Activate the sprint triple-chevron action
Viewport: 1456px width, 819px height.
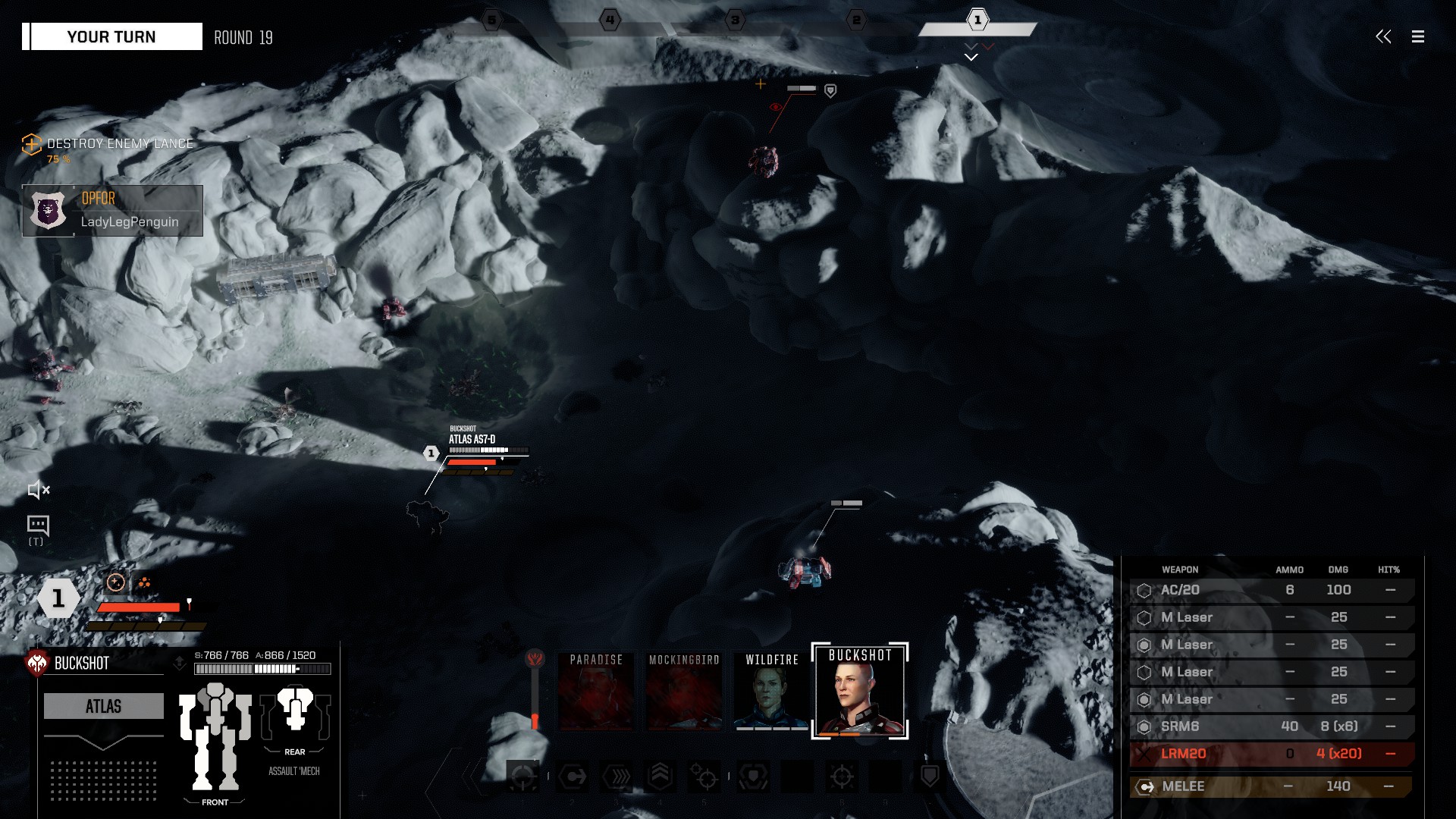[616, 777]
